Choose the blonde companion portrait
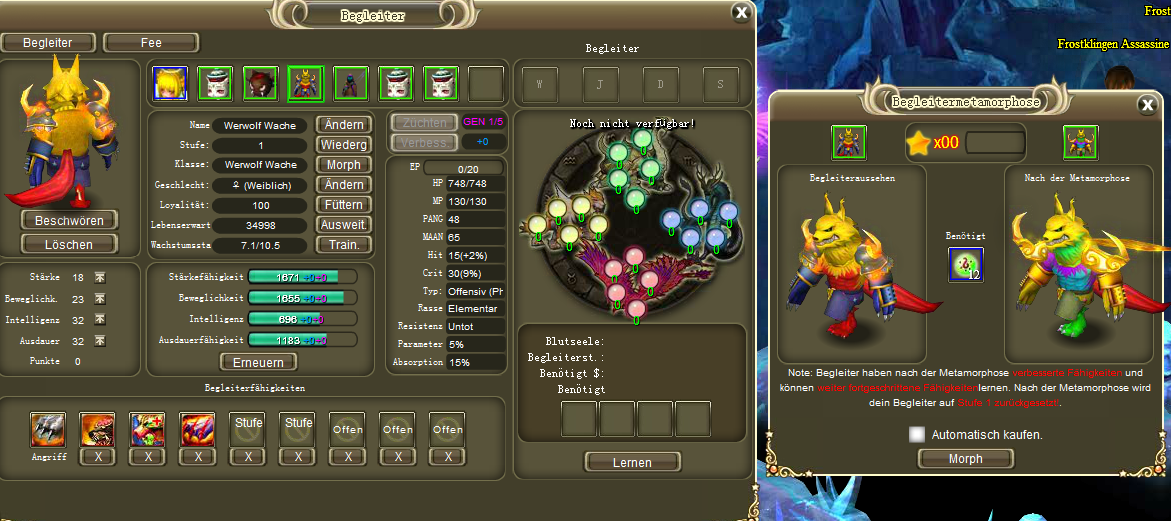This screenshot has width=1171, height=521. pyautogui.click(x=170, y=83)
